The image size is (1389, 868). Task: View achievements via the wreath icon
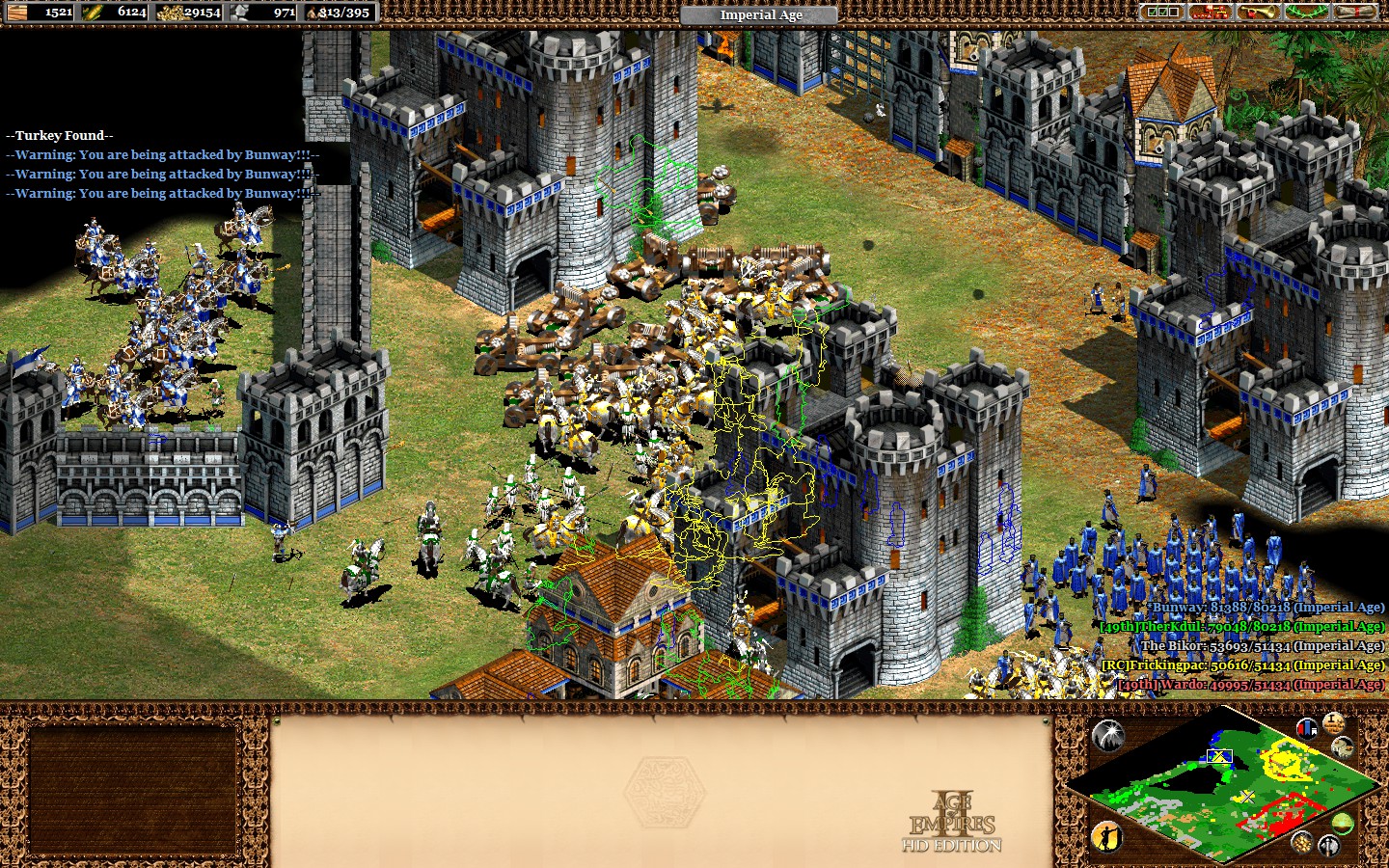point(1306,12)
